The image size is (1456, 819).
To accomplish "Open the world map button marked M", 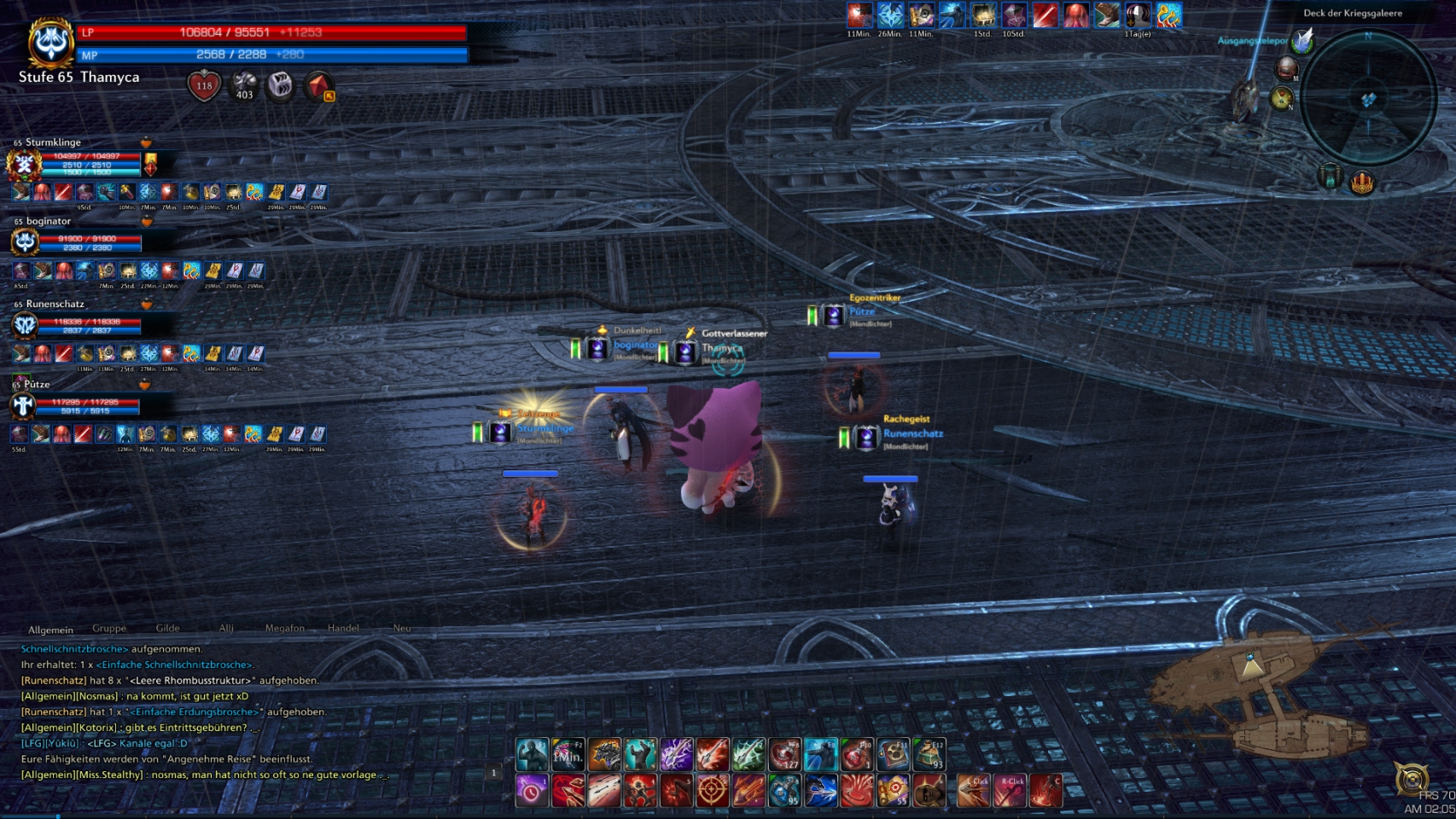I will pyautogui.click(x=1286, y=69).
